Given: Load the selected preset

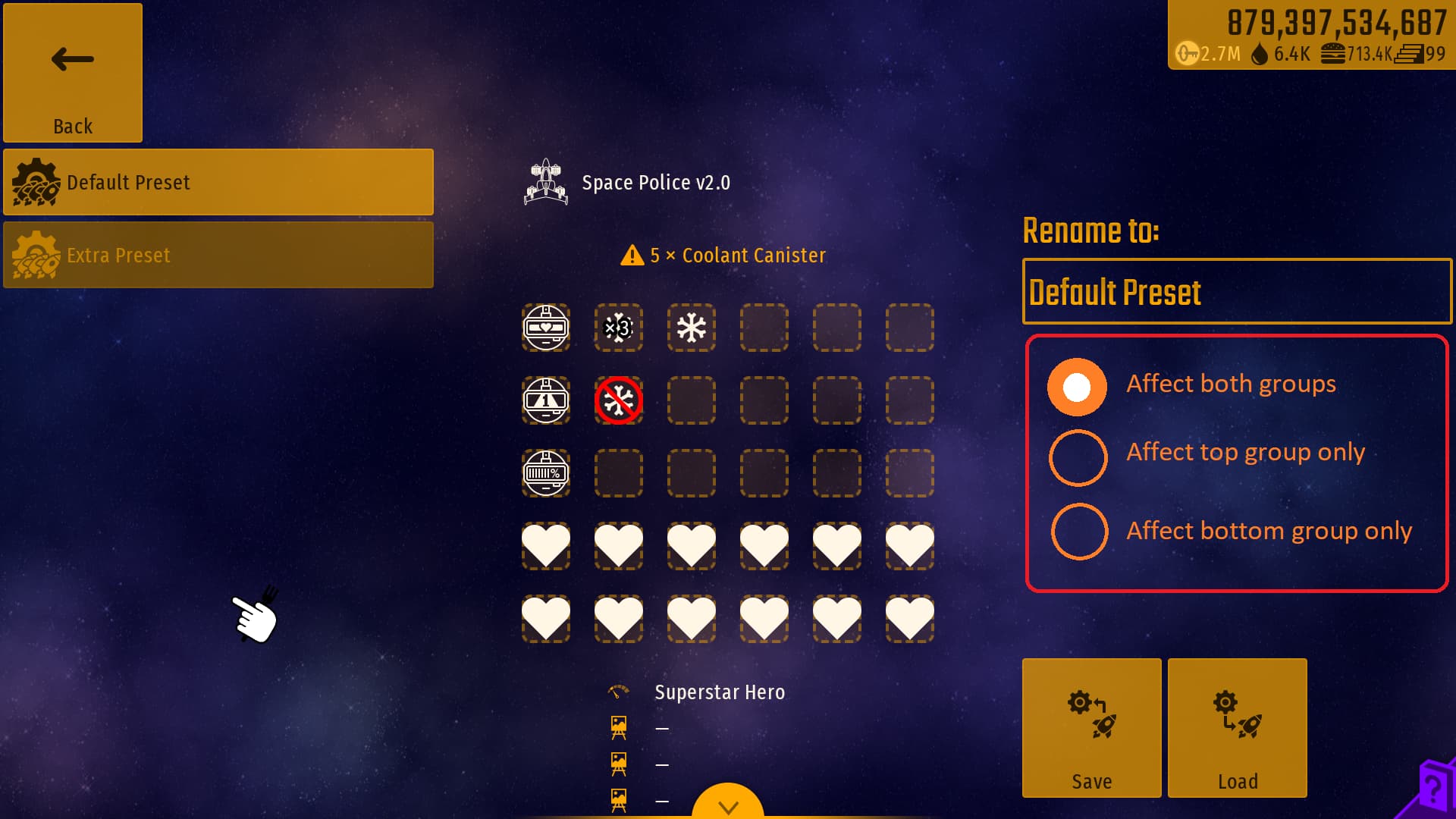Looking at the screenshot, I should coord(1237,728).
